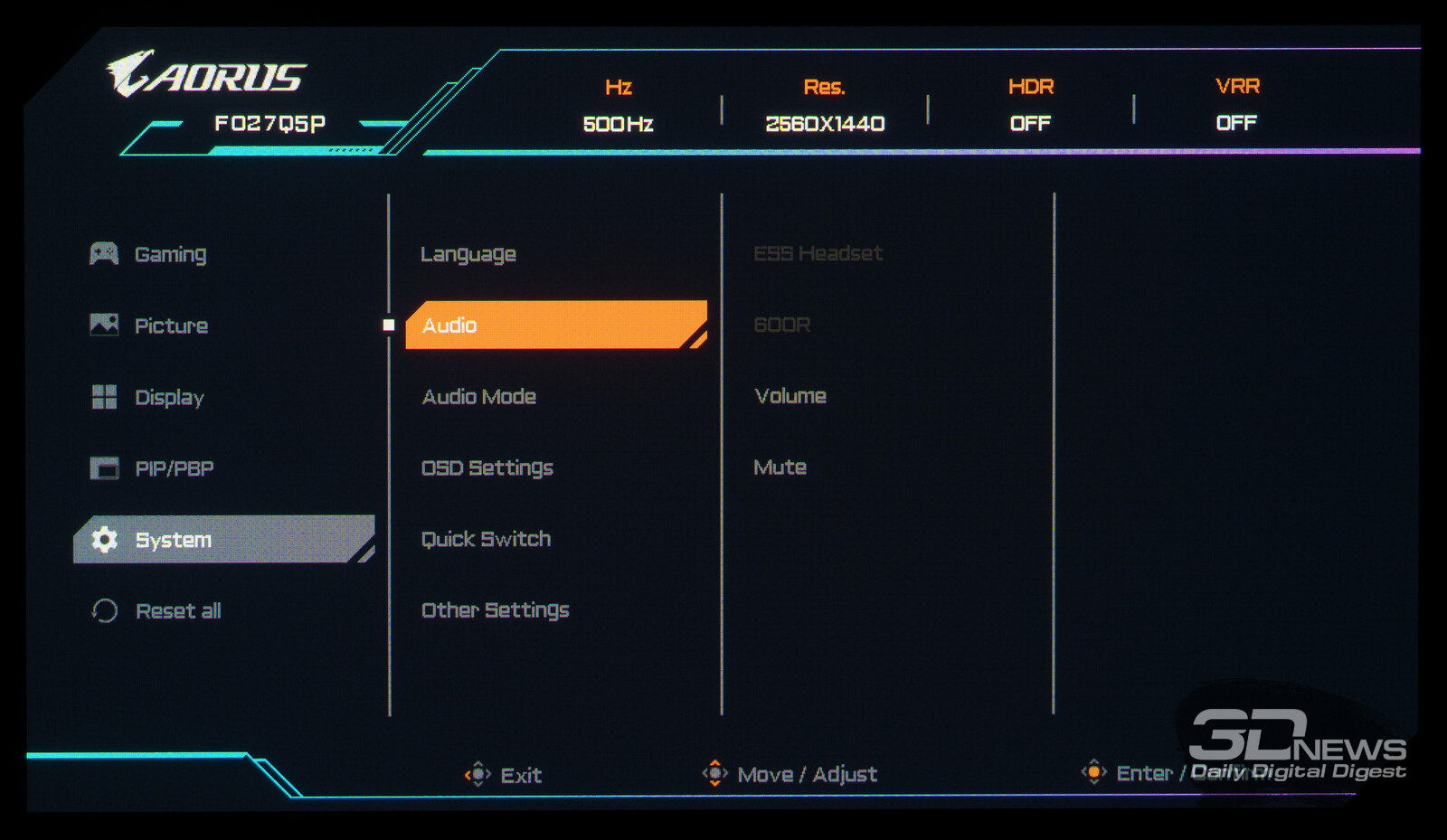Viewport: 1447px width, 840px height.
Task: Choose the Quick Switch option
Action: click(486, 540)
